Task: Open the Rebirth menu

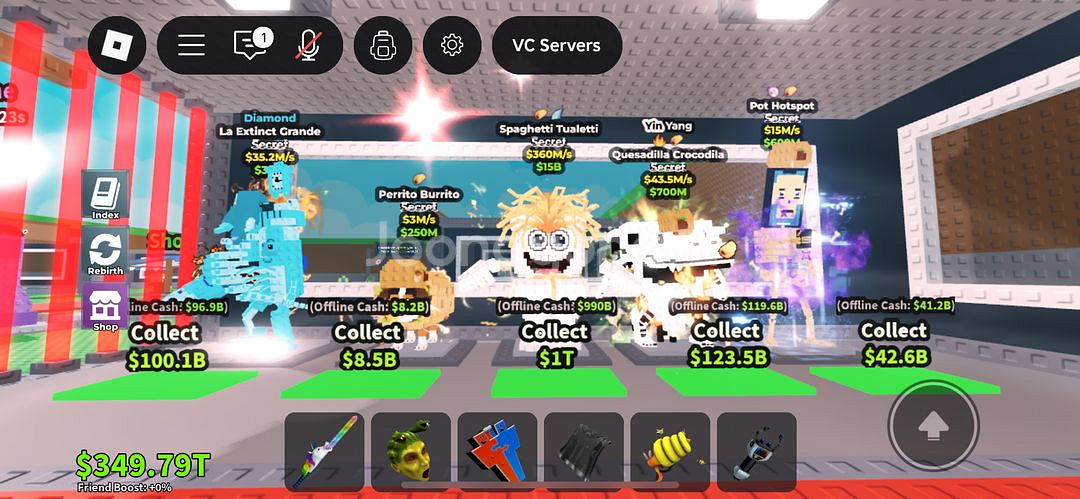Action: [105, 252]
